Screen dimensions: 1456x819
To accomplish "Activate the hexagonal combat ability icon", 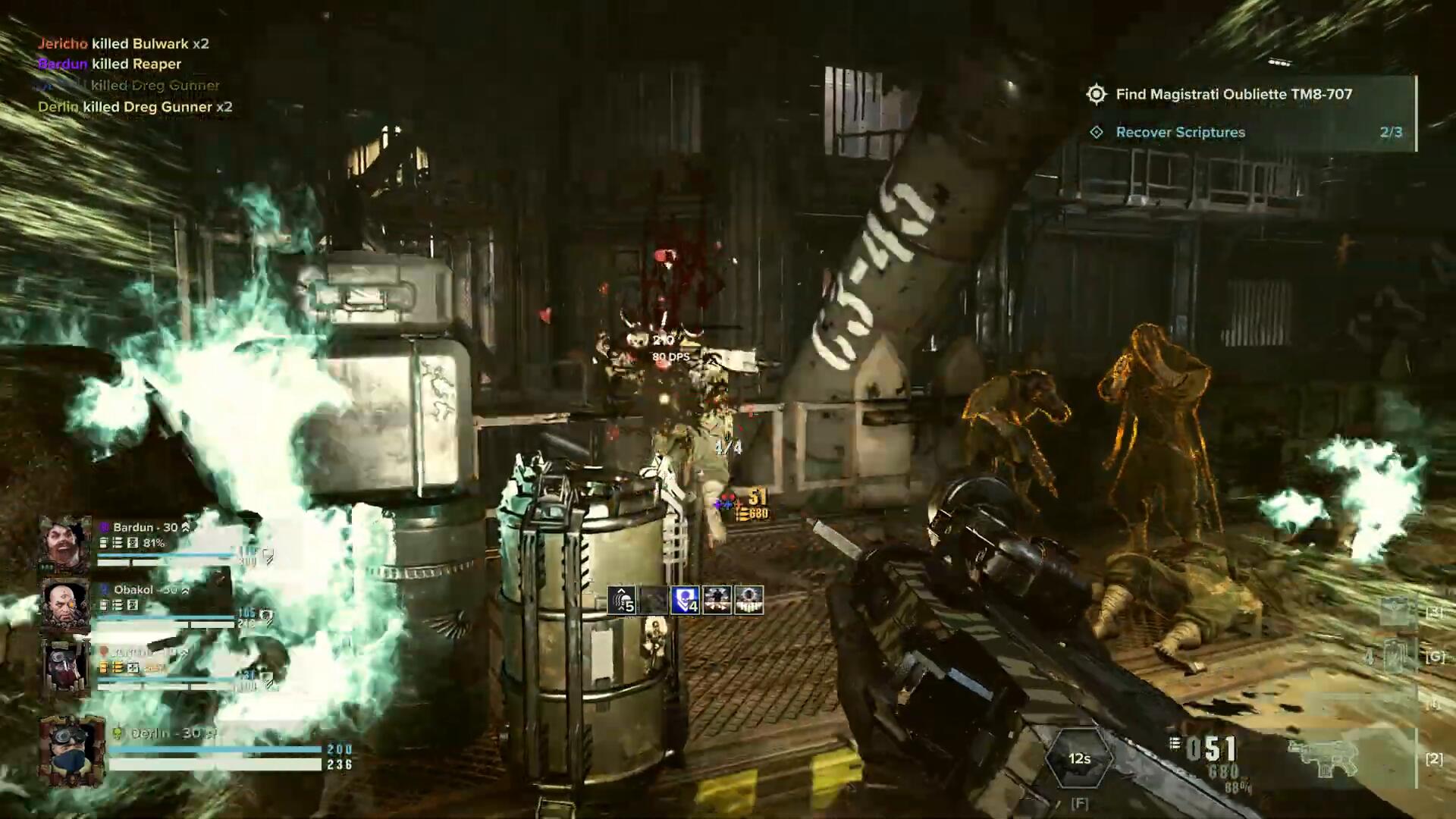I will click(1079, 758).
